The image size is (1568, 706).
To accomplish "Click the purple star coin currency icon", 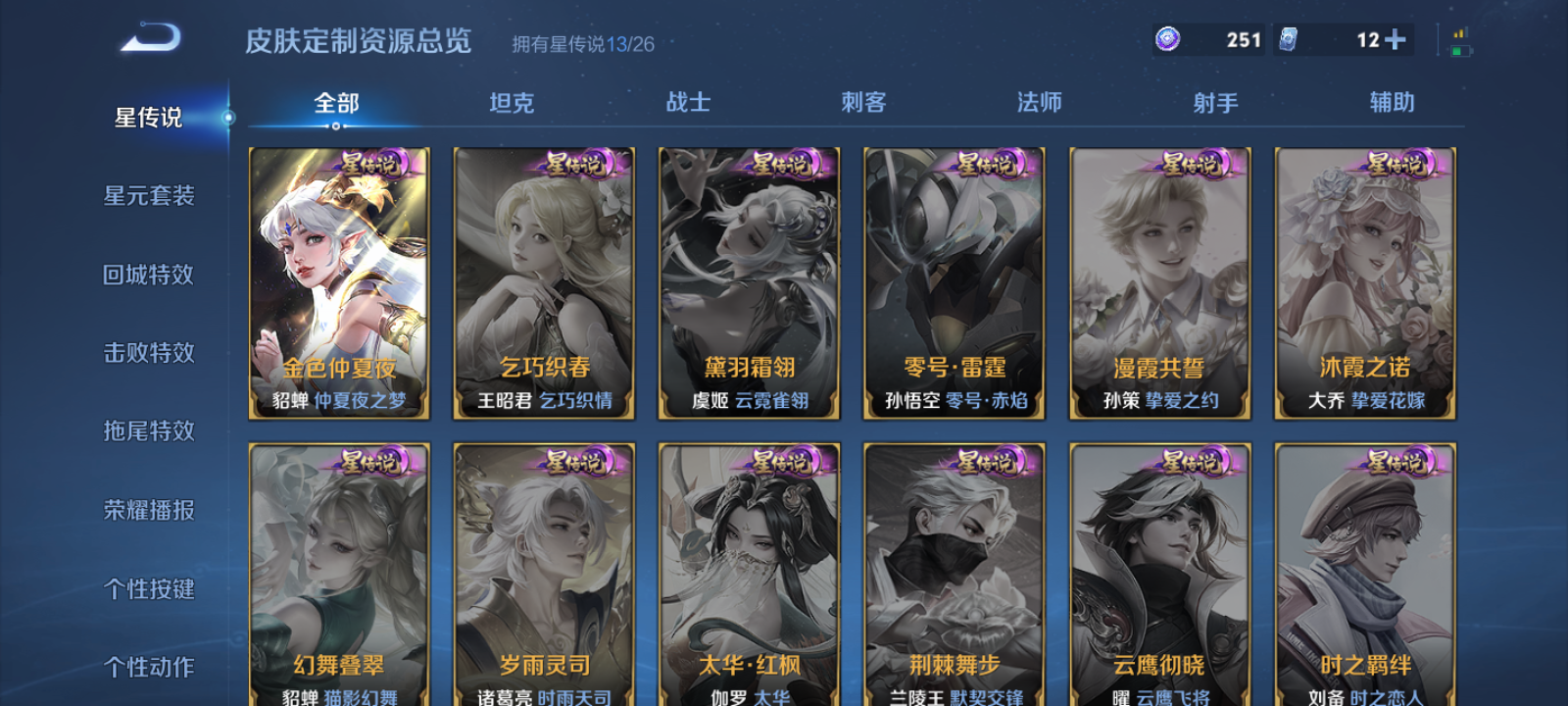I will (x=1166, y=39).
